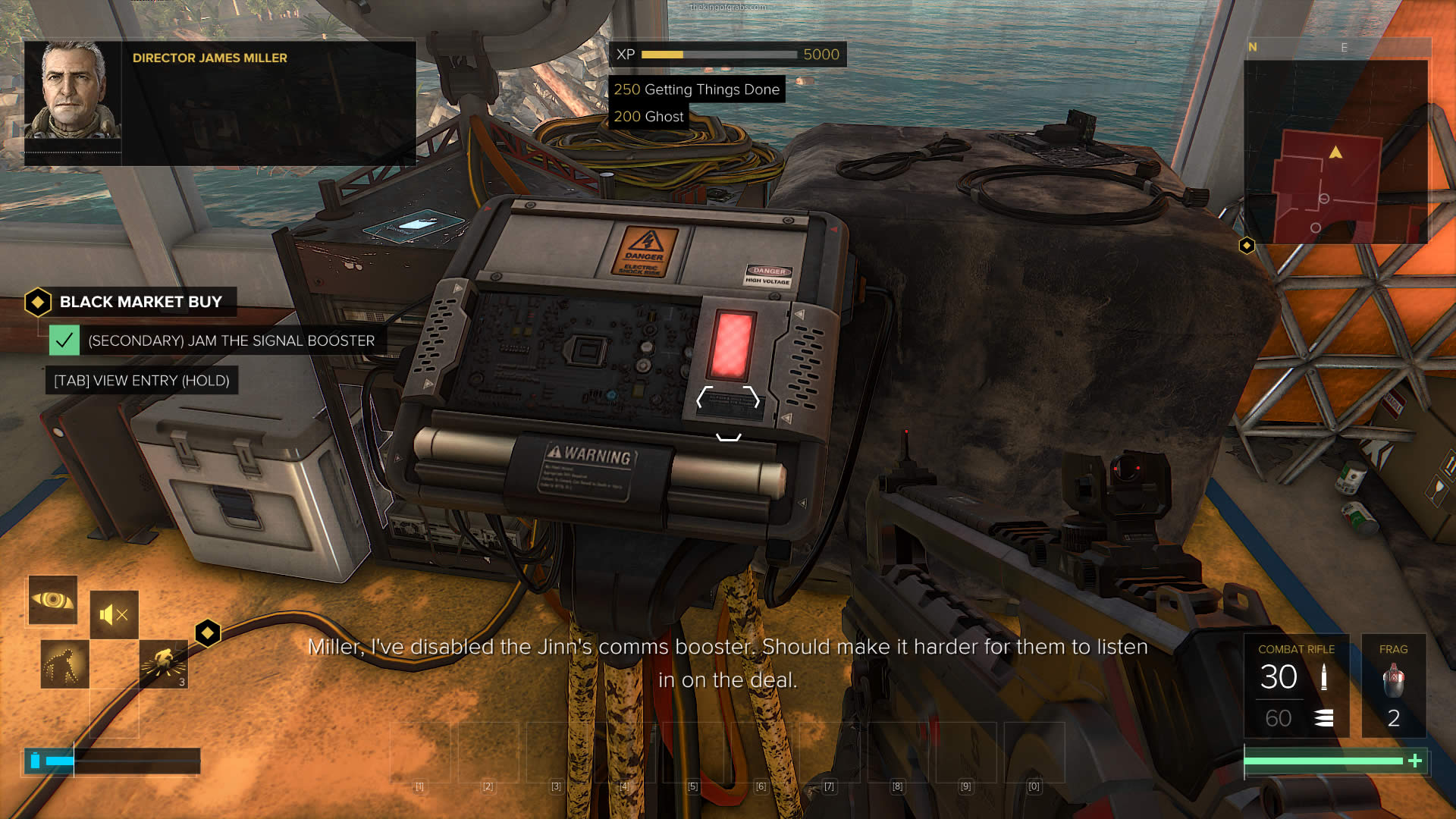Toggle the muted speaker augmentation icon

tap(115, 614)
